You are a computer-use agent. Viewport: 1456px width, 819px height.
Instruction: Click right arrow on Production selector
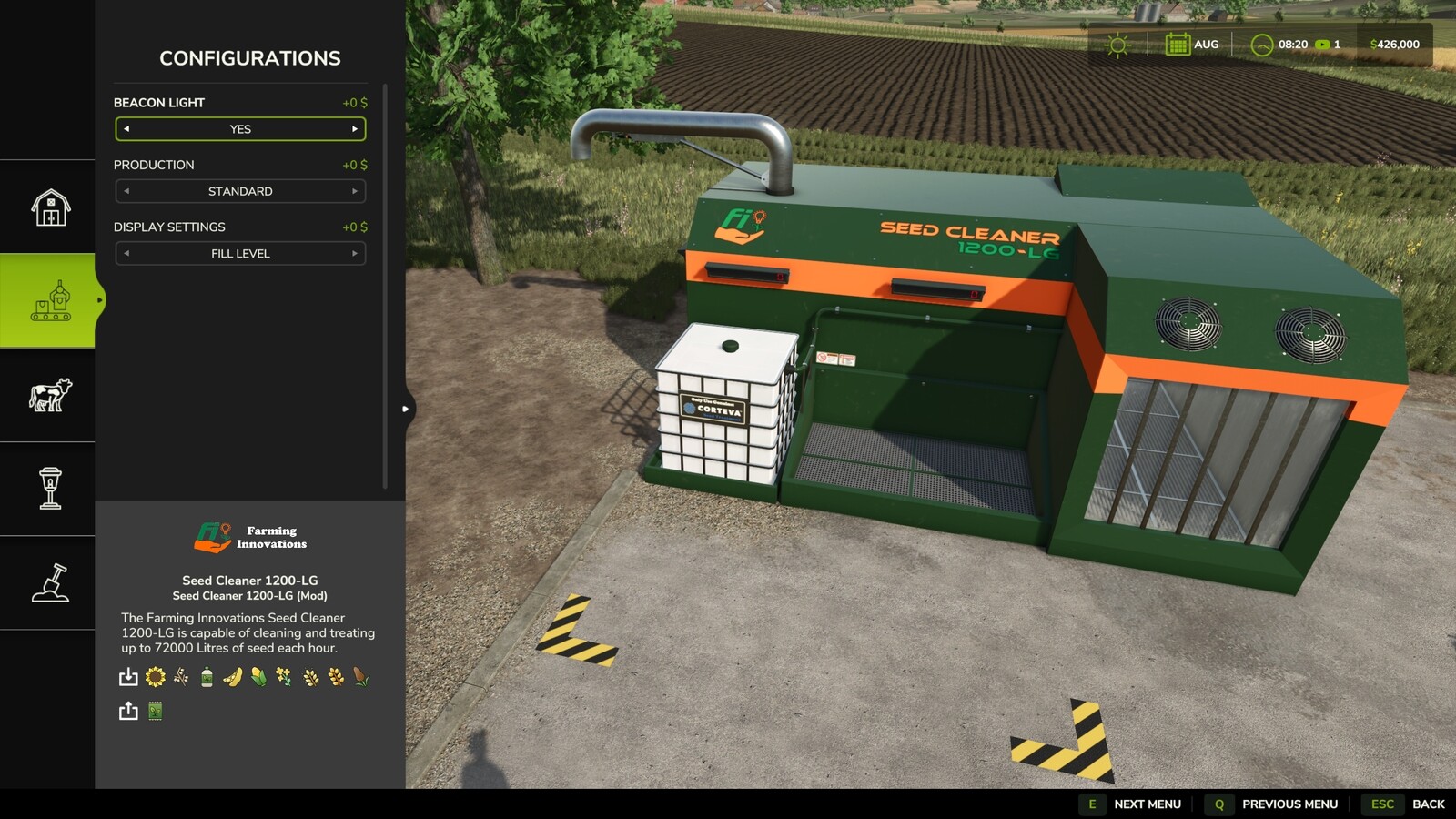[355, 191]
